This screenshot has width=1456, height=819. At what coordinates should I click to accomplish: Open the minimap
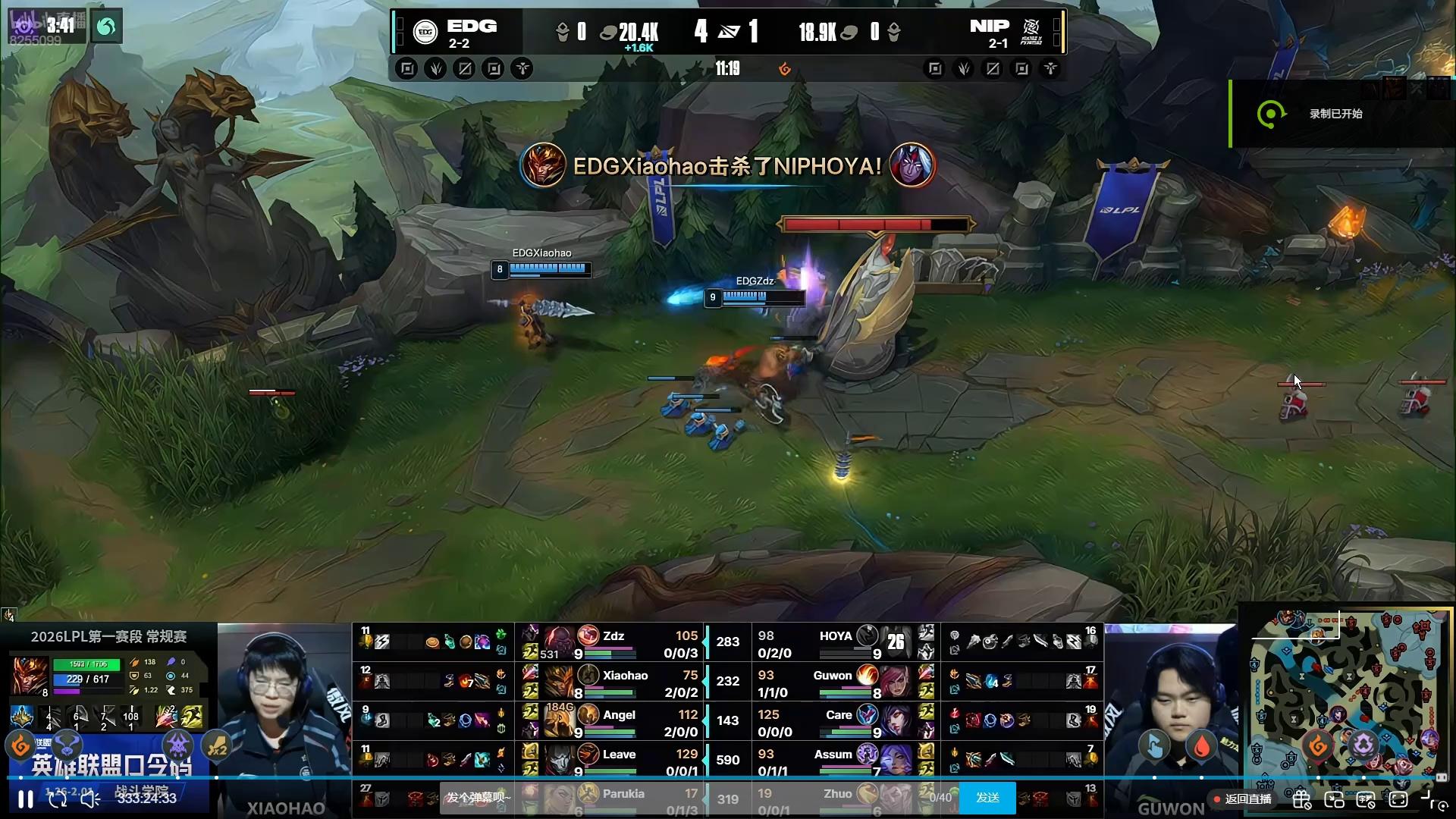pos(1346,694)
